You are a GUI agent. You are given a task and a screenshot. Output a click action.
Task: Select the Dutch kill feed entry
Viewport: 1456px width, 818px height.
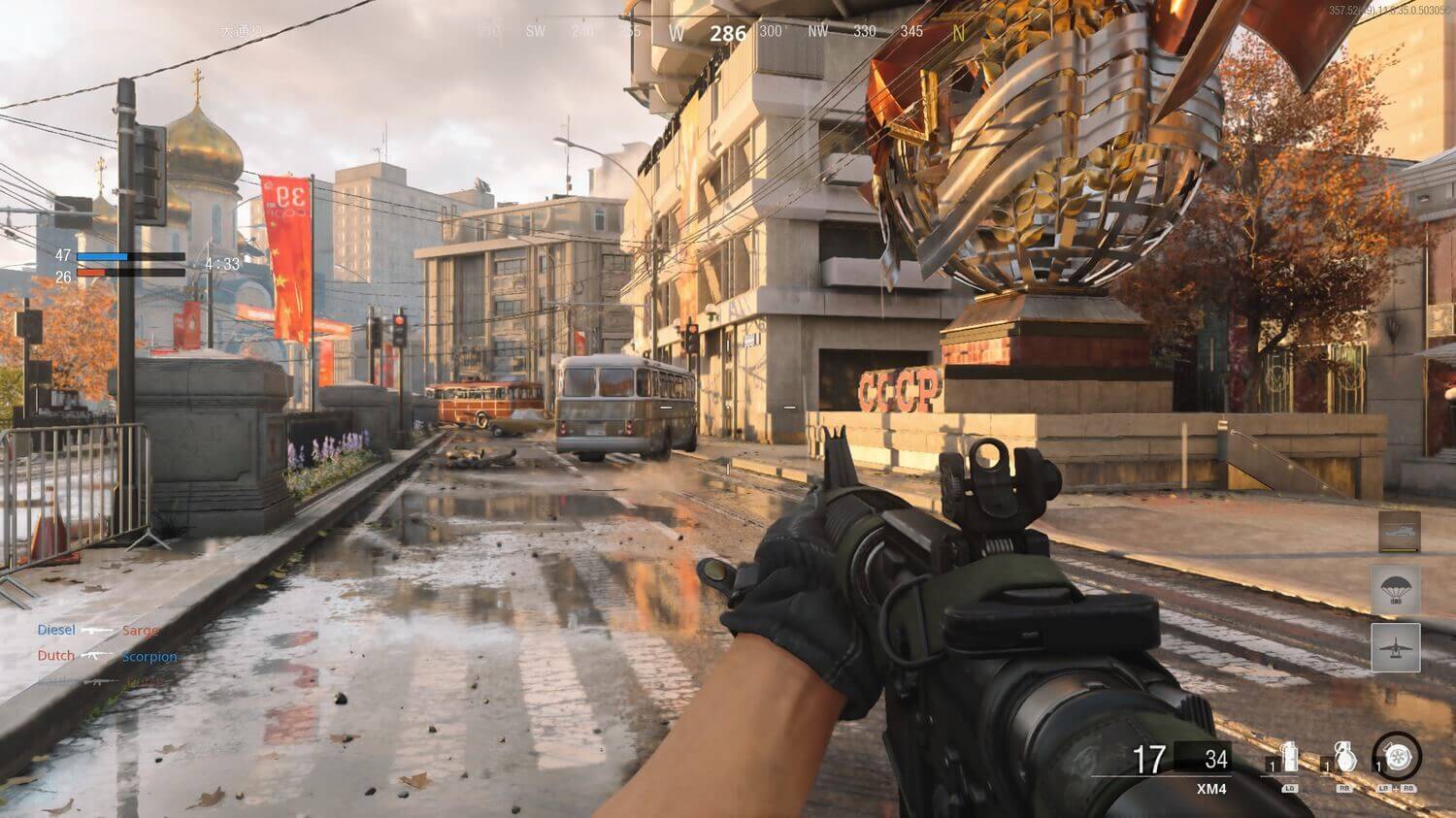tap(56, 655)
